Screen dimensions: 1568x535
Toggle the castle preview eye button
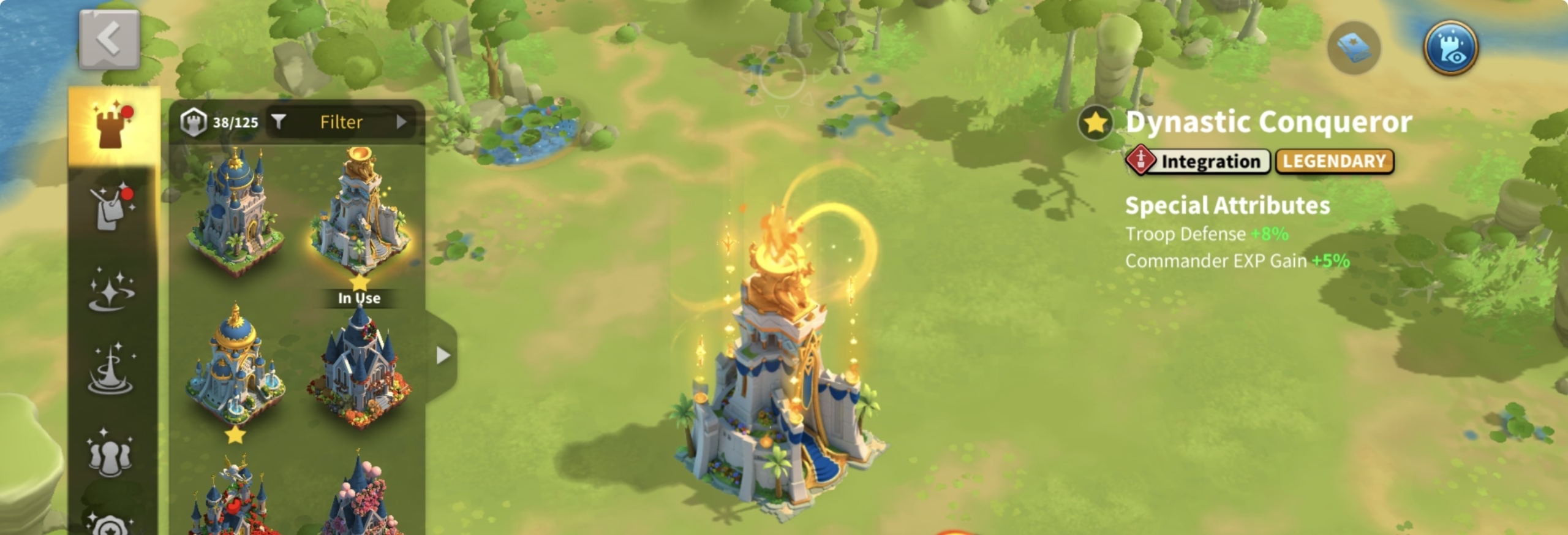click(x=1450, y=48)
